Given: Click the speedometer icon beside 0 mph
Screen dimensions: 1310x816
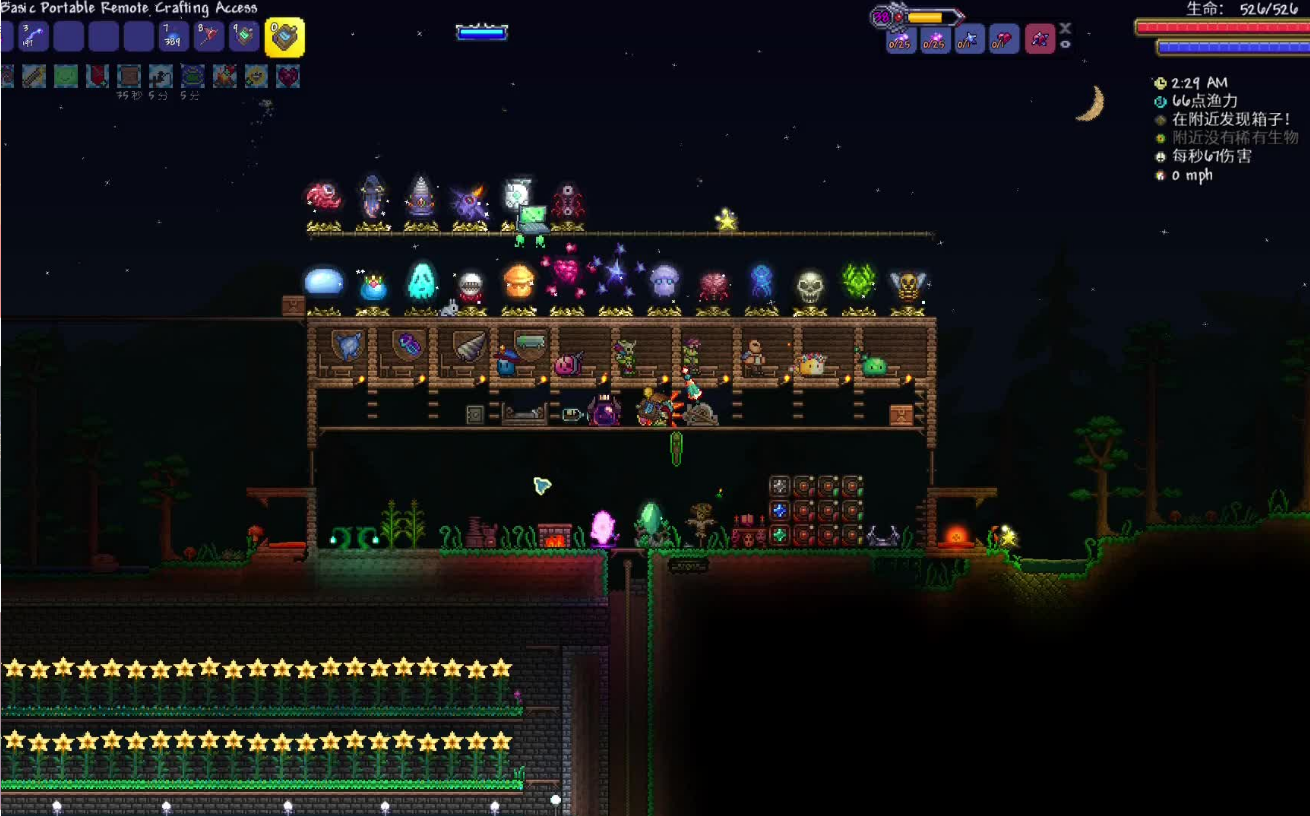Looking at the screenshot, I should coord(1160,175).
